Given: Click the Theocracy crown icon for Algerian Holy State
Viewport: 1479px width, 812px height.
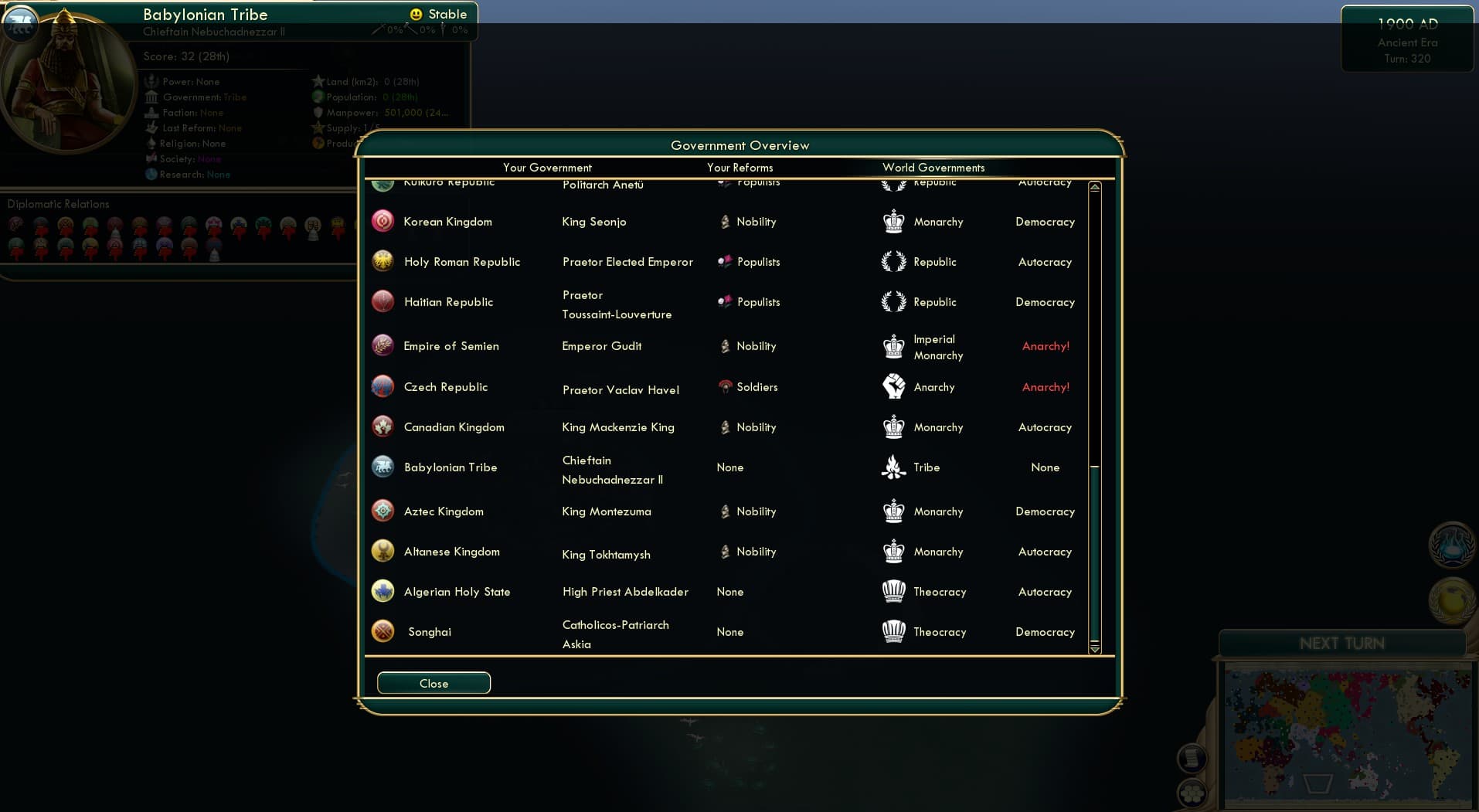Looking at the screenshot, I should 894,591.
